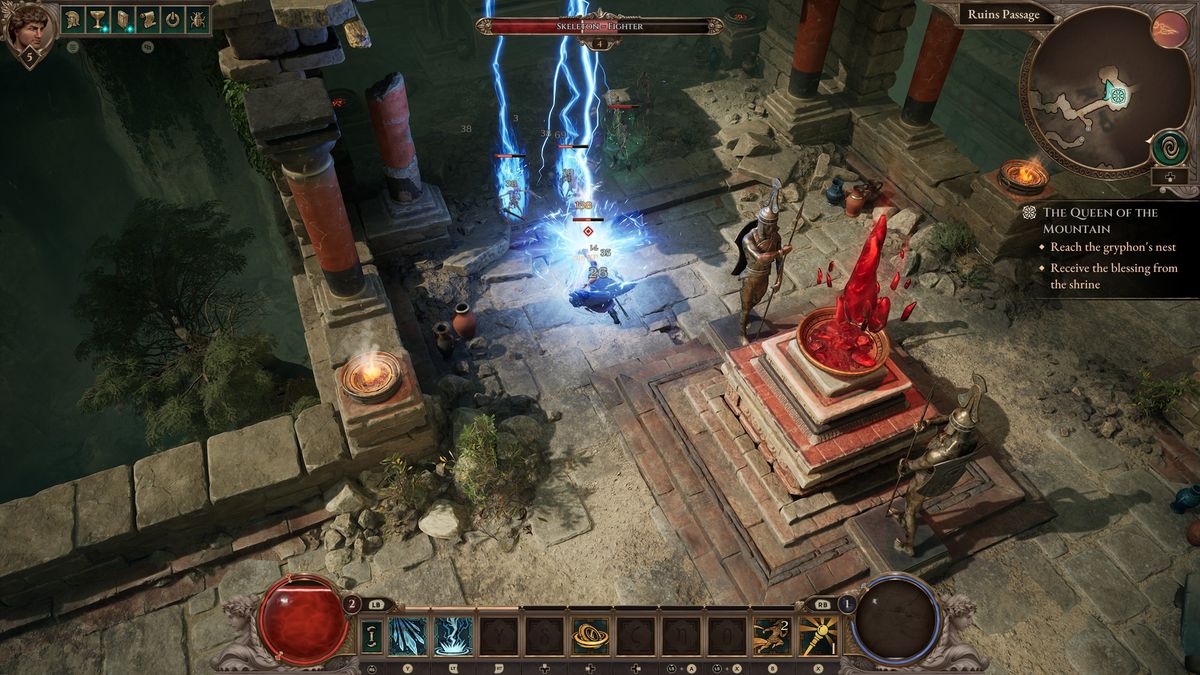Open the character sheet helmet icon
1200x675 pixels.
73,19
